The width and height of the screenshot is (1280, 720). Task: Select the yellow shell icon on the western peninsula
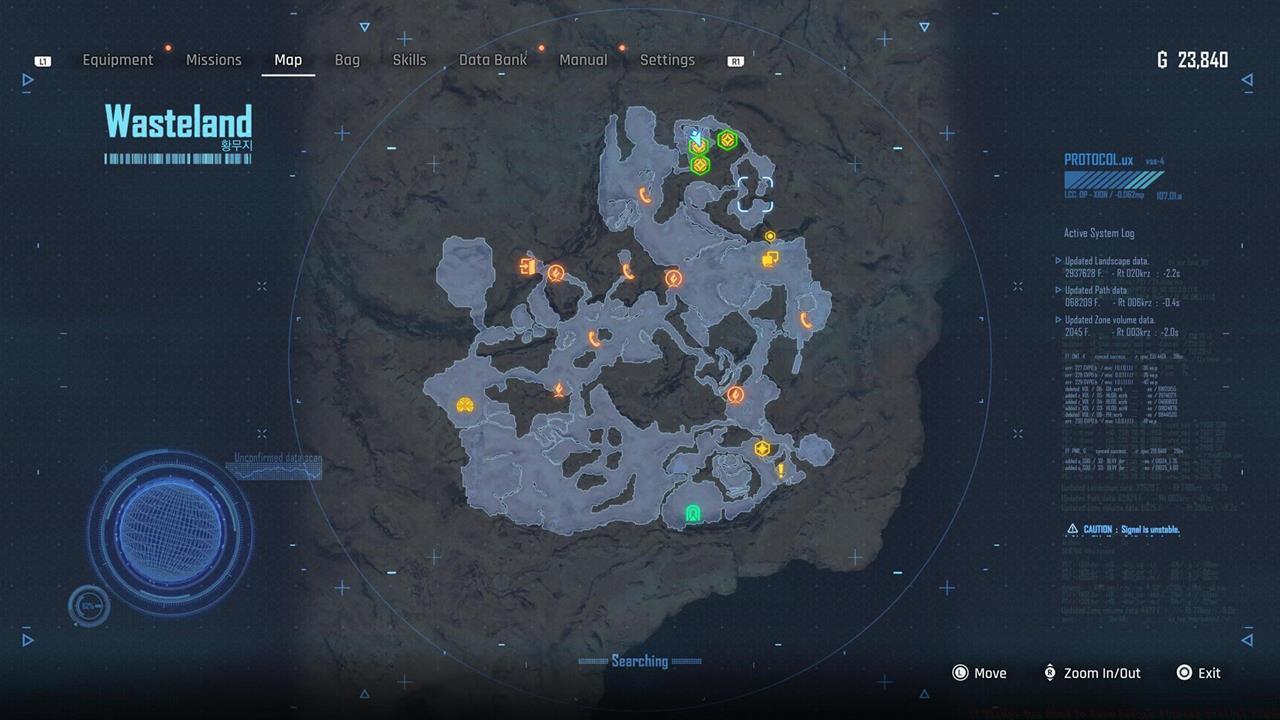coord(464,404)
